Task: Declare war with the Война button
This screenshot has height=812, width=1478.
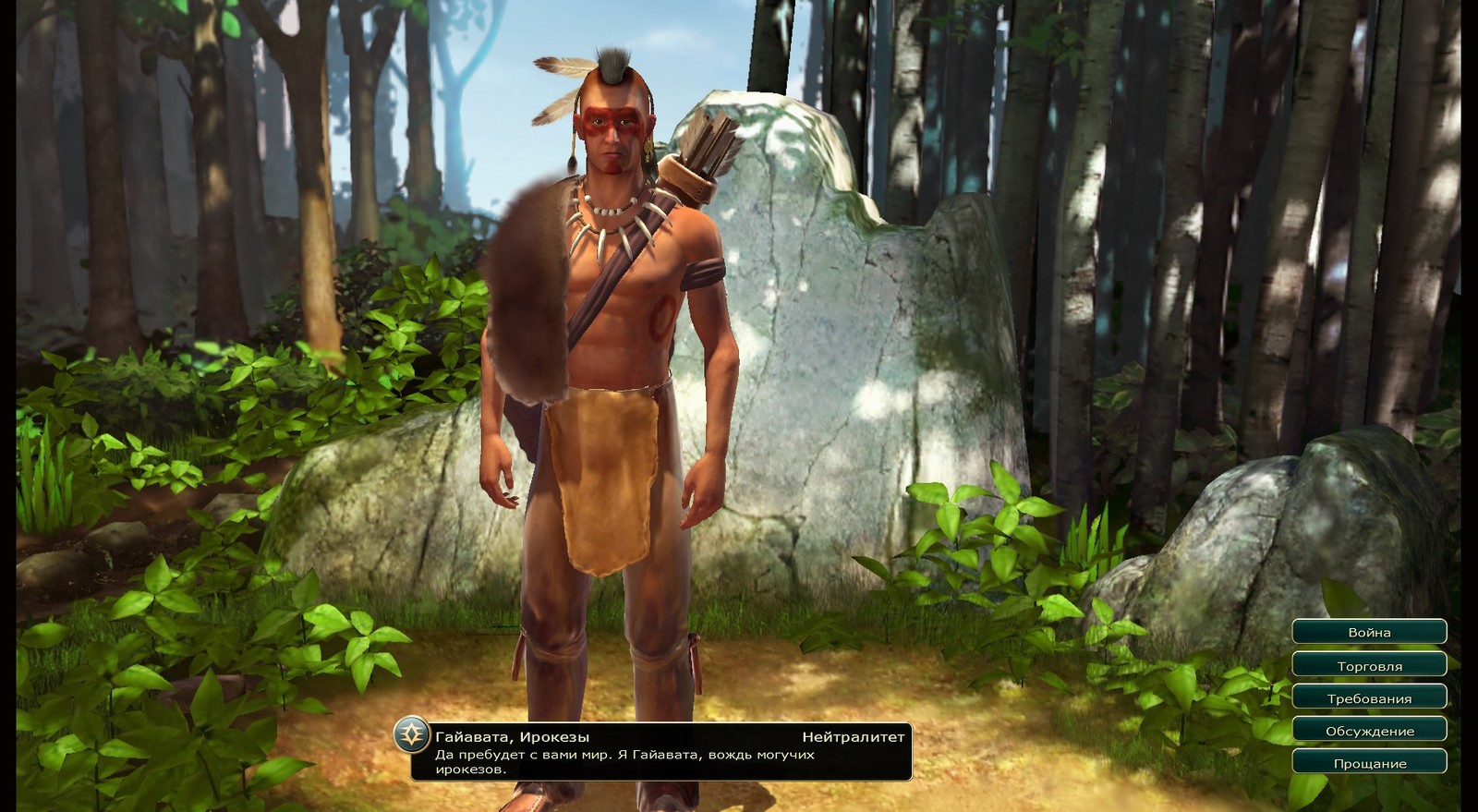Action: click(x=1369, y=633)
